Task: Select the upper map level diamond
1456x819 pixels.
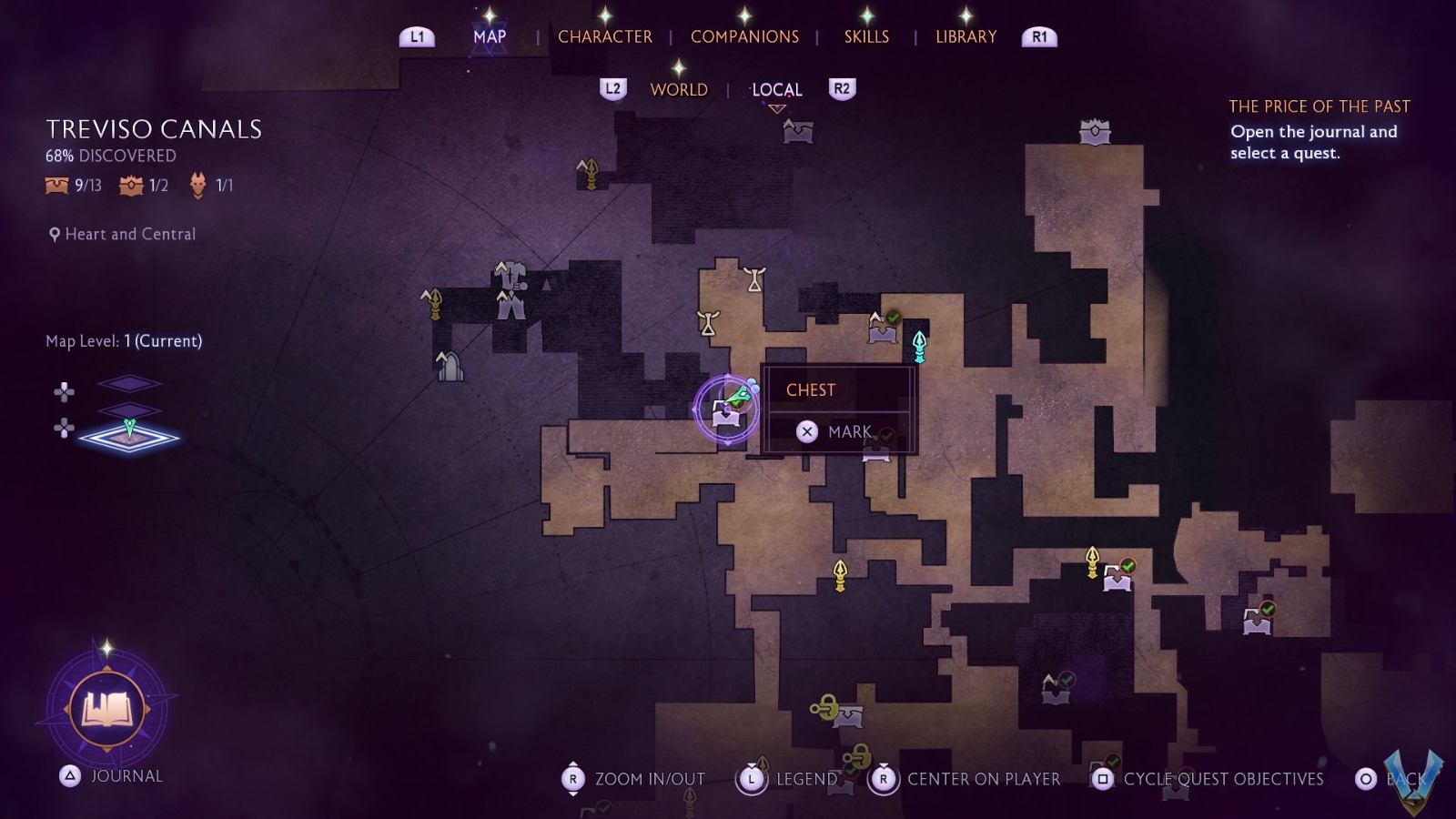Action: tap(129, 383)
